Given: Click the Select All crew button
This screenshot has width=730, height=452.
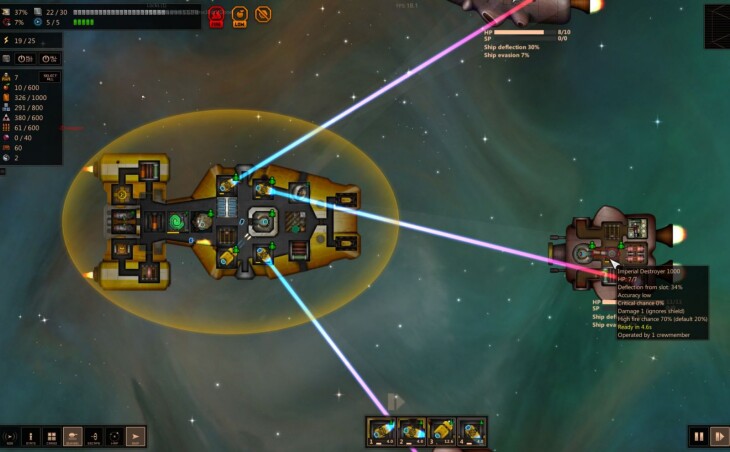Looking at the screenshot, I should [x=49, y=77].
